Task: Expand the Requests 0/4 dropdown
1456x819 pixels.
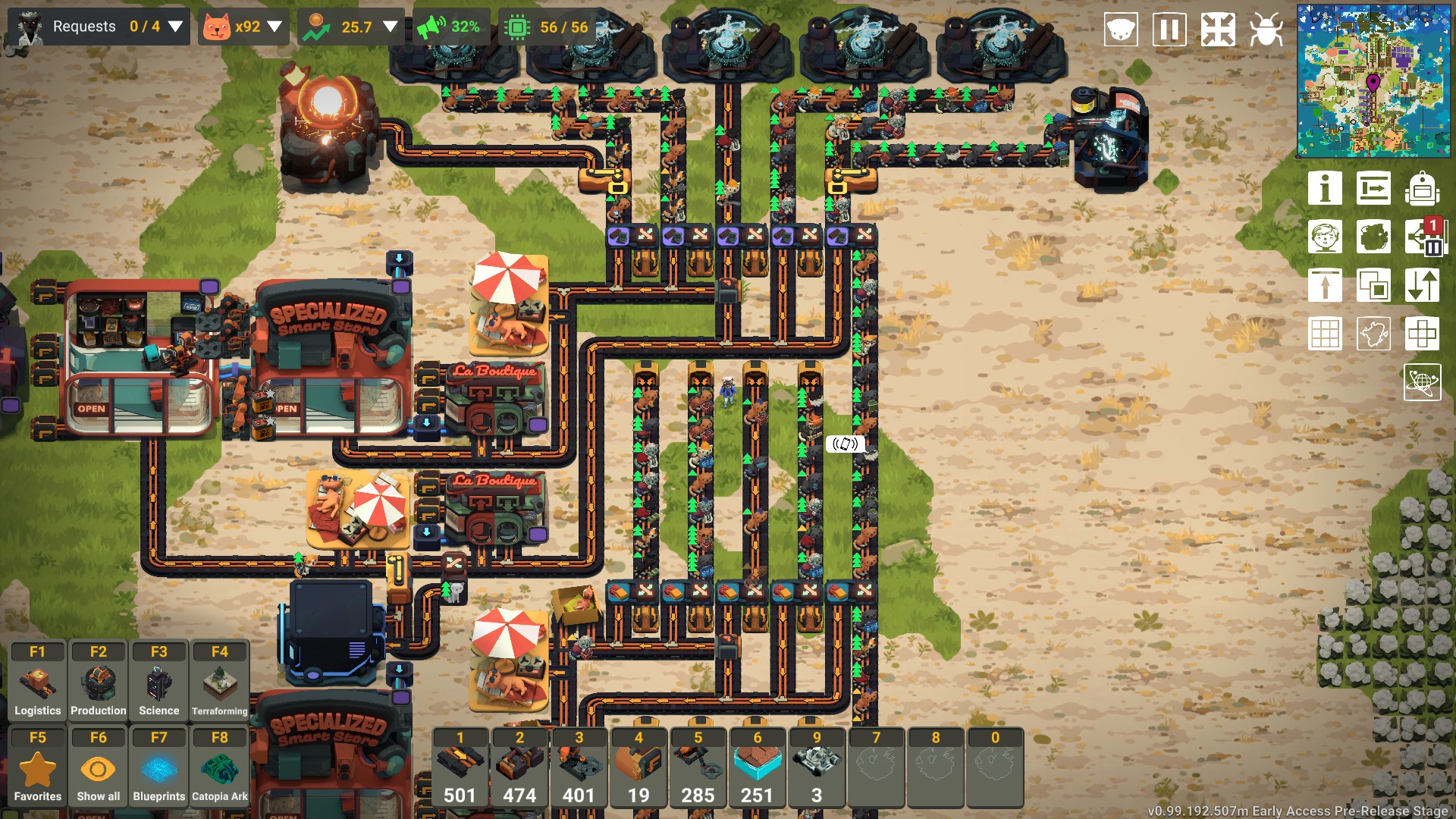Action: coord(177,27)
